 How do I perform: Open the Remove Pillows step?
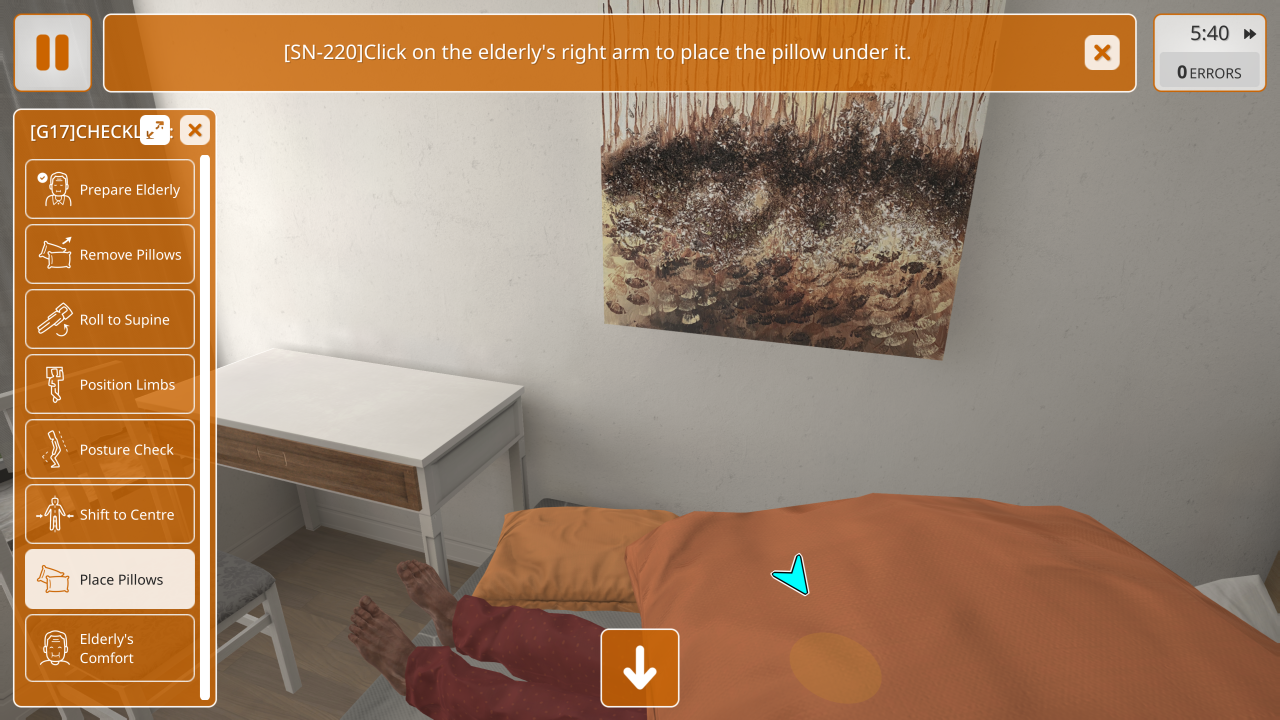coord(110,254)
